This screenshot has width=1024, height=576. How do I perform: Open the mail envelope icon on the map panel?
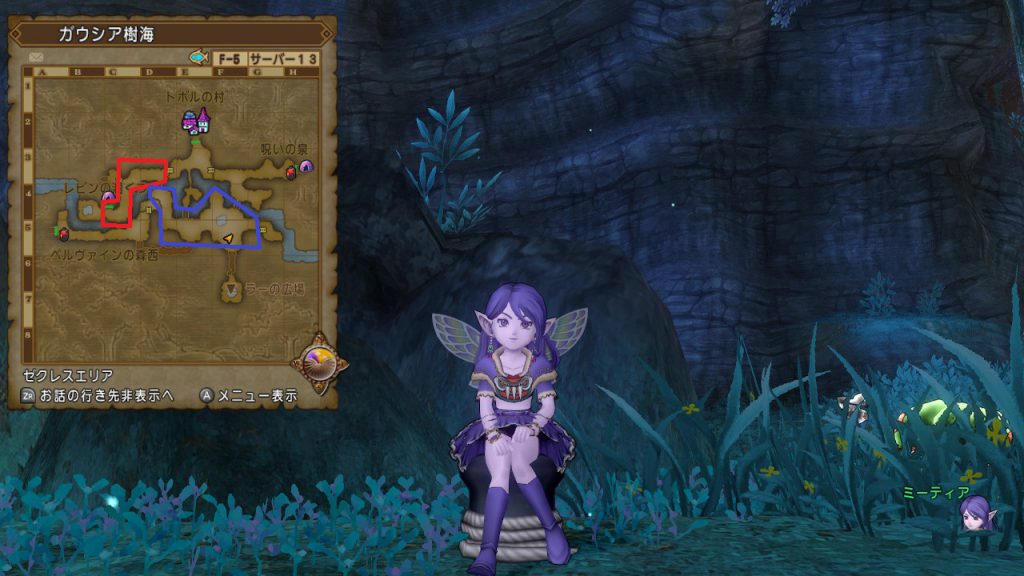[37, 58]
